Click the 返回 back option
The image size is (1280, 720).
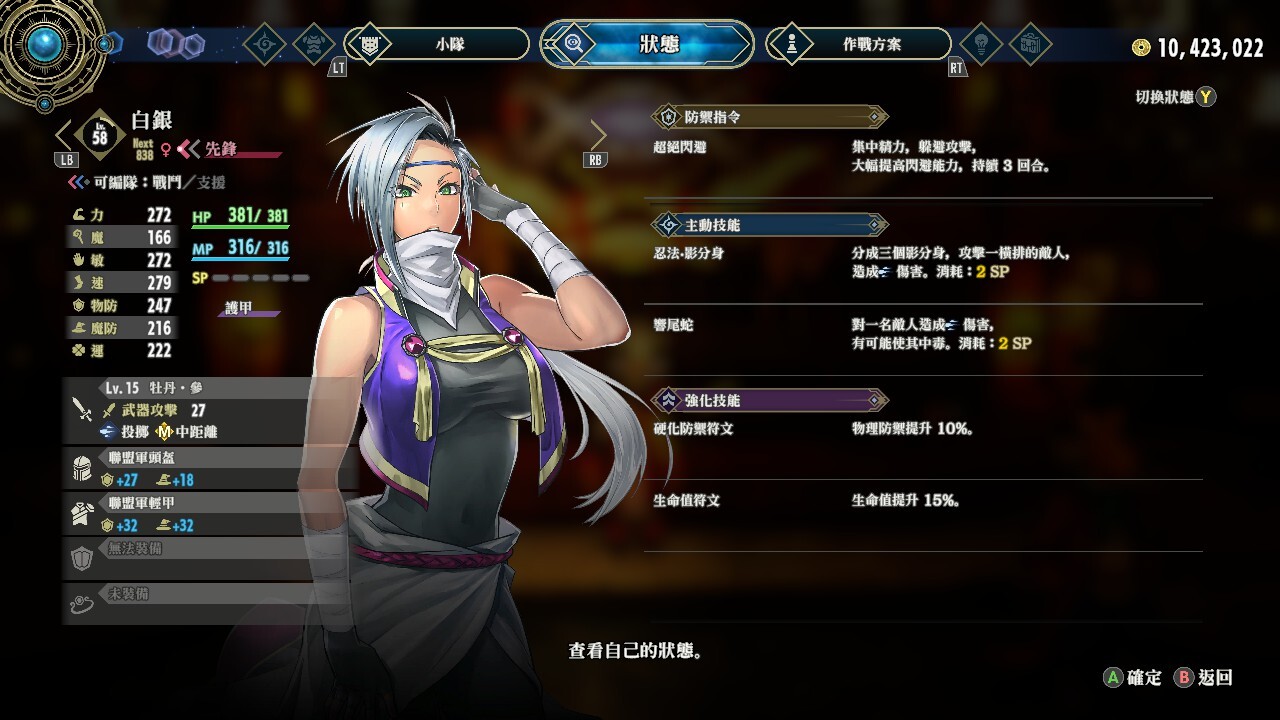(1204, 678)
